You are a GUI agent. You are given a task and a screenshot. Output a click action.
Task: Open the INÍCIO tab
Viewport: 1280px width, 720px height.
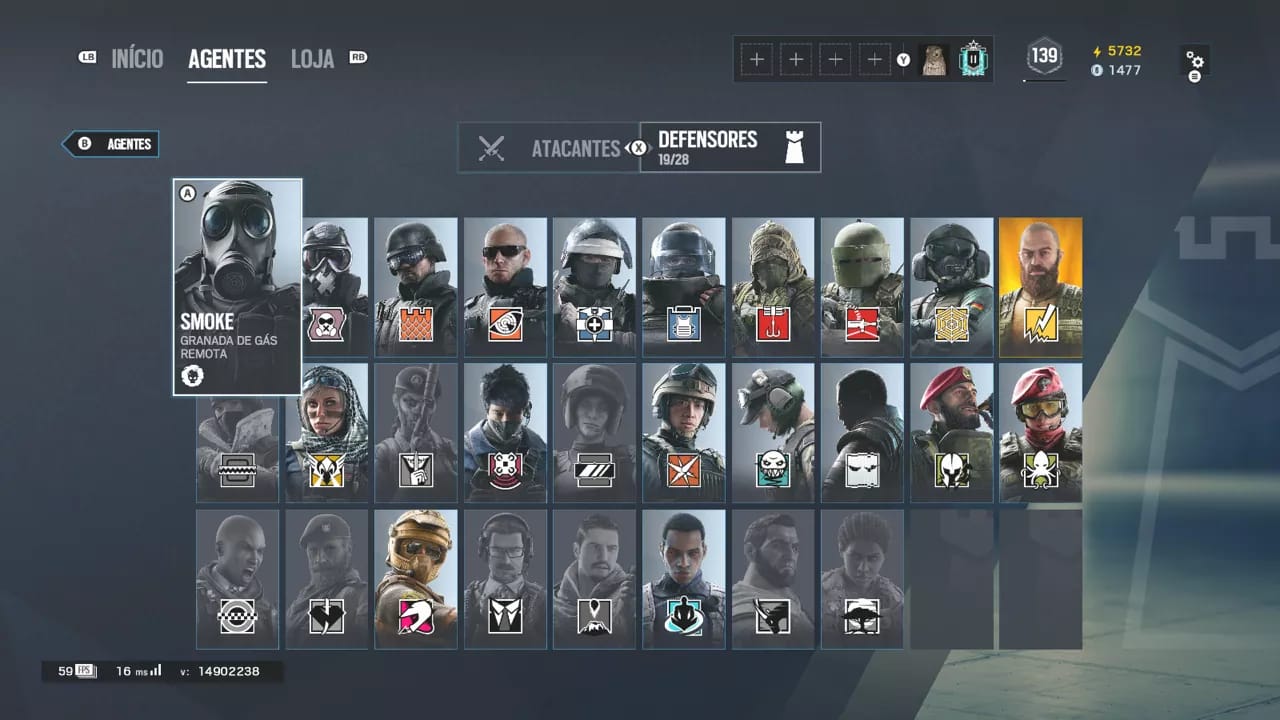point(137,59)
